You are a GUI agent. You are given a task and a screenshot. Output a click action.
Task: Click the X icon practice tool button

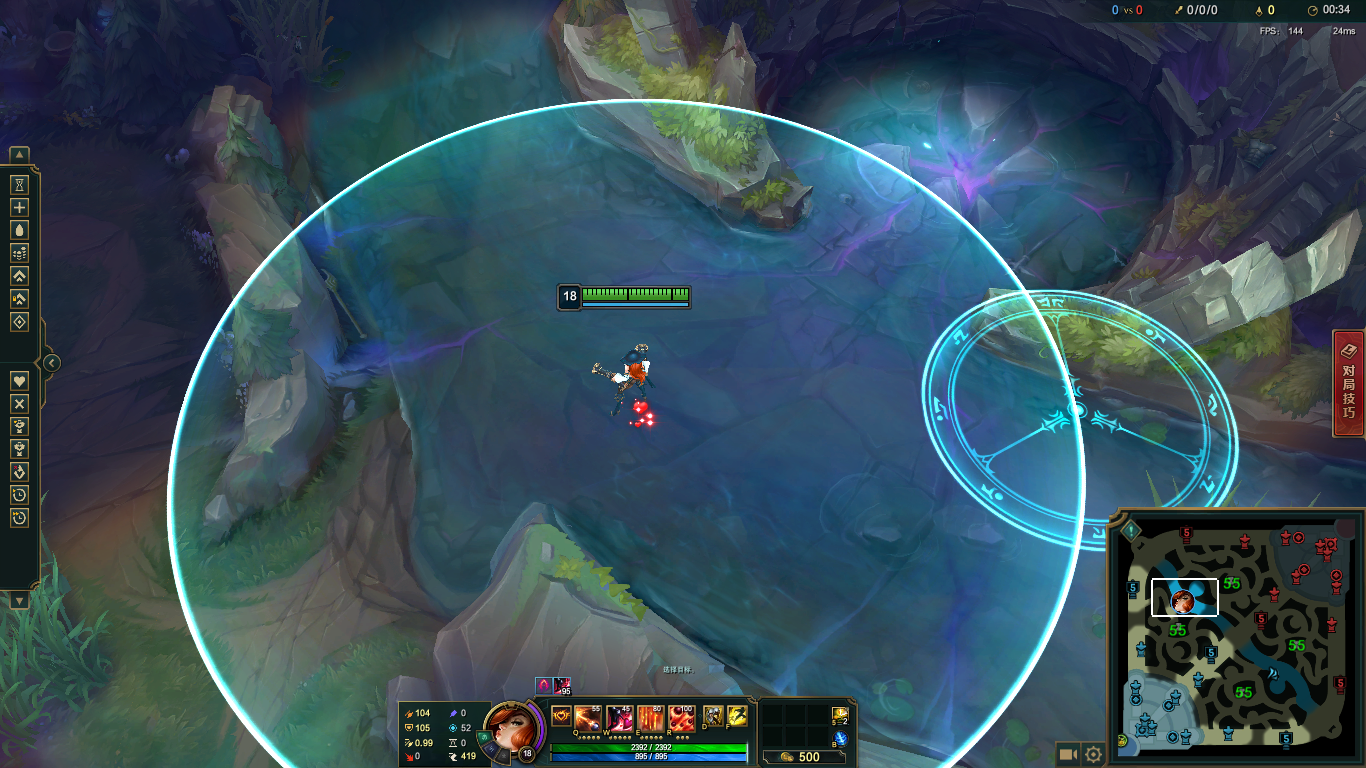19,404
